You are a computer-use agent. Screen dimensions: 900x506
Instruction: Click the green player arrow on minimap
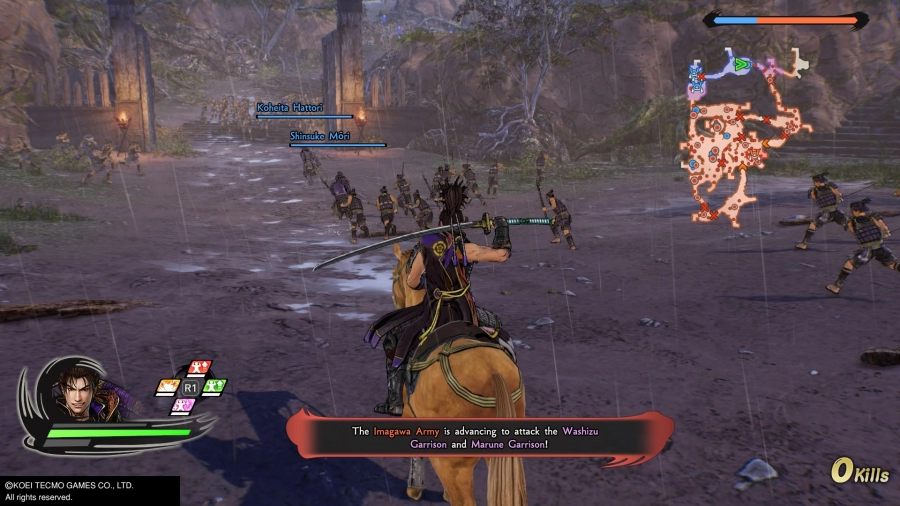742,65
